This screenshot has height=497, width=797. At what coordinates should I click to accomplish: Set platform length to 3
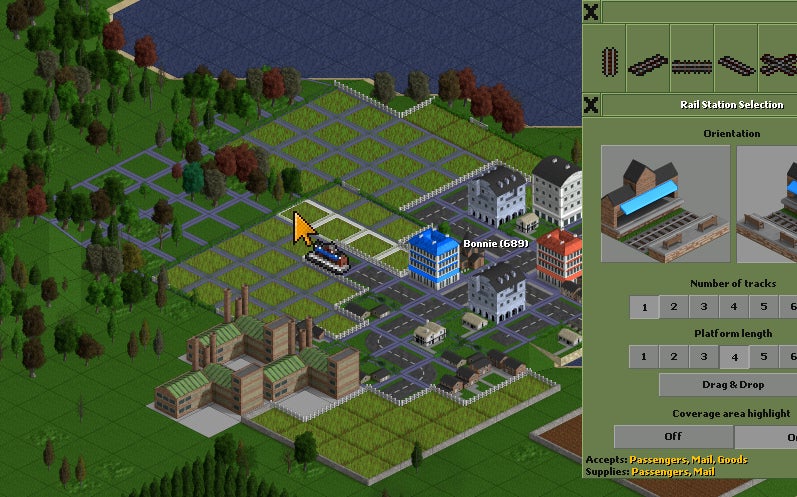click(x=704, y=356)
